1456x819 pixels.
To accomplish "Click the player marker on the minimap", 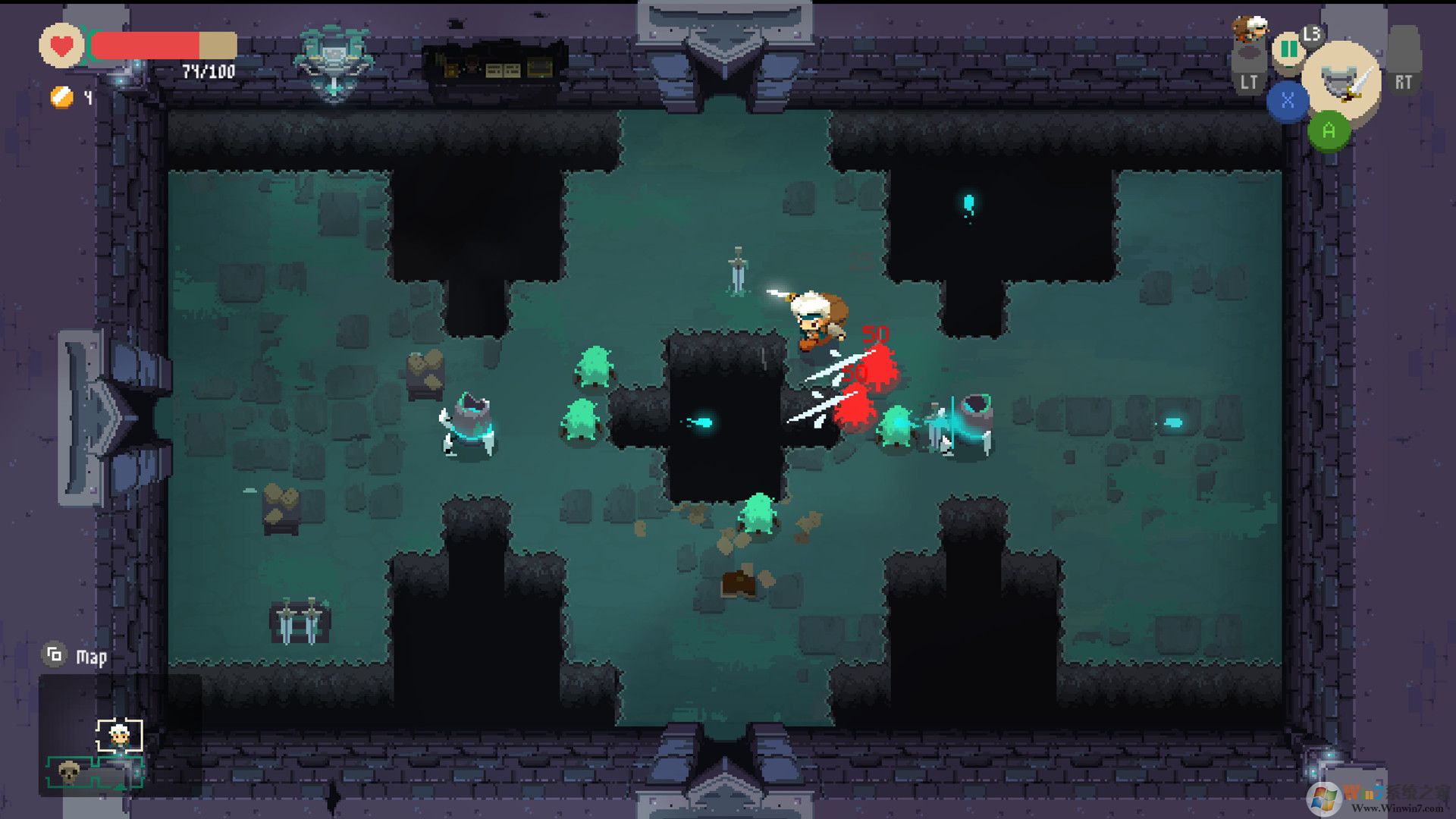I will point(120,736).
